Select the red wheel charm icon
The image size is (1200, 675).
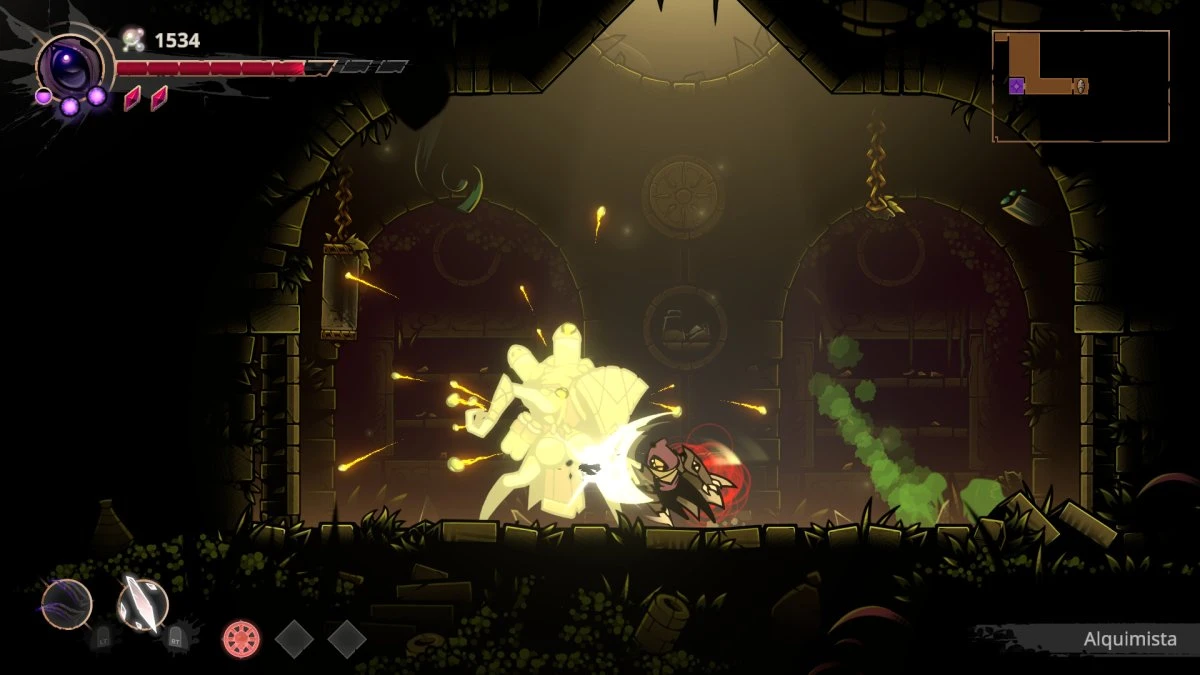click(241, 638)
